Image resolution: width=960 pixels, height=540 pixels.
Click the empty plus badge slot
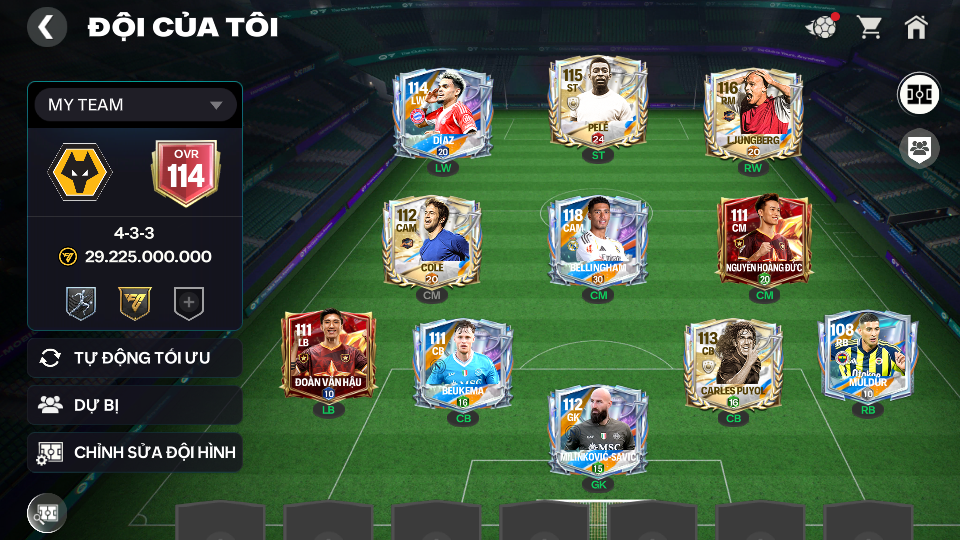click(189, 303)
